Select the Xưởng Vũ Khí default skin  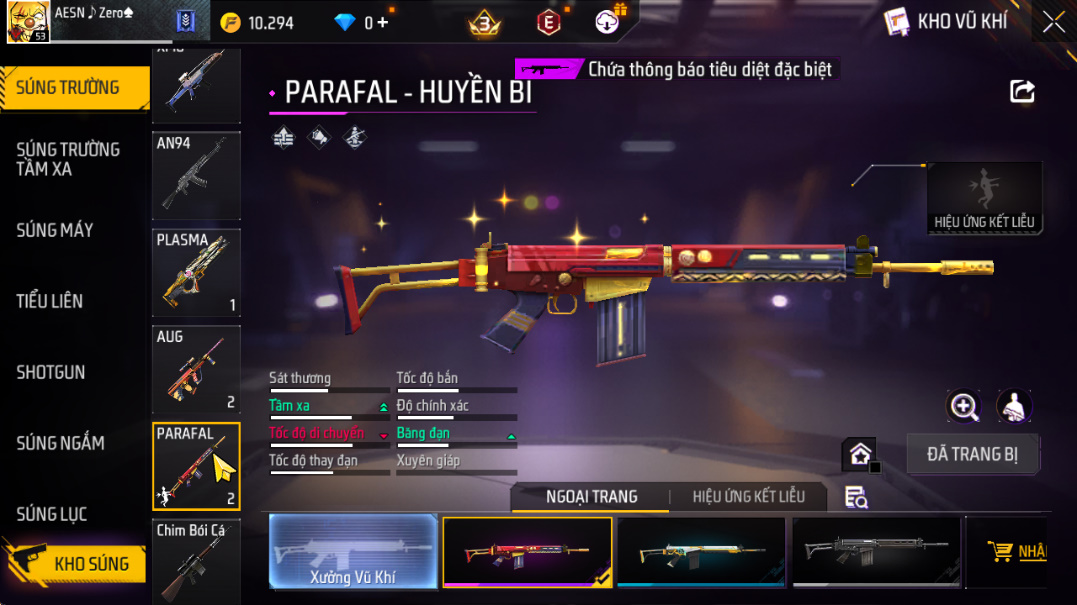coord(353,551)
